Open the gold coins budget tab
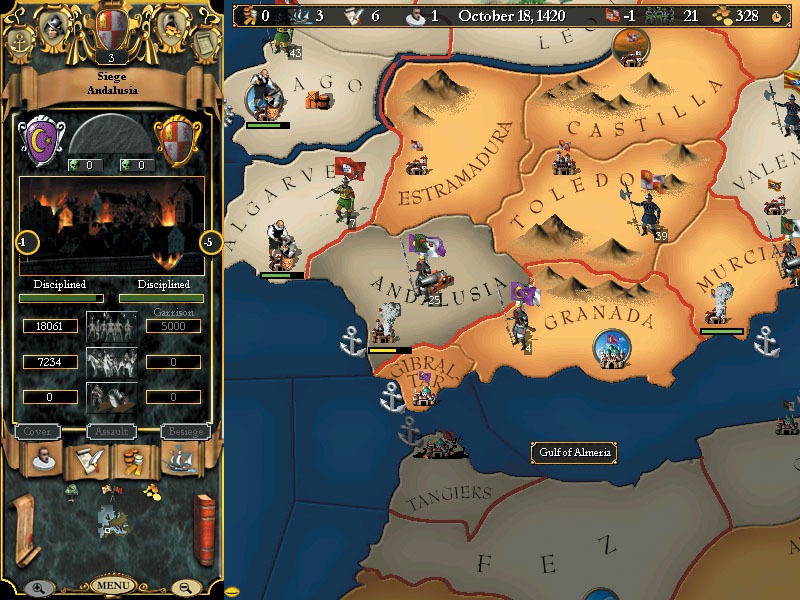This screenshot has height=600, width=800. 133,461
